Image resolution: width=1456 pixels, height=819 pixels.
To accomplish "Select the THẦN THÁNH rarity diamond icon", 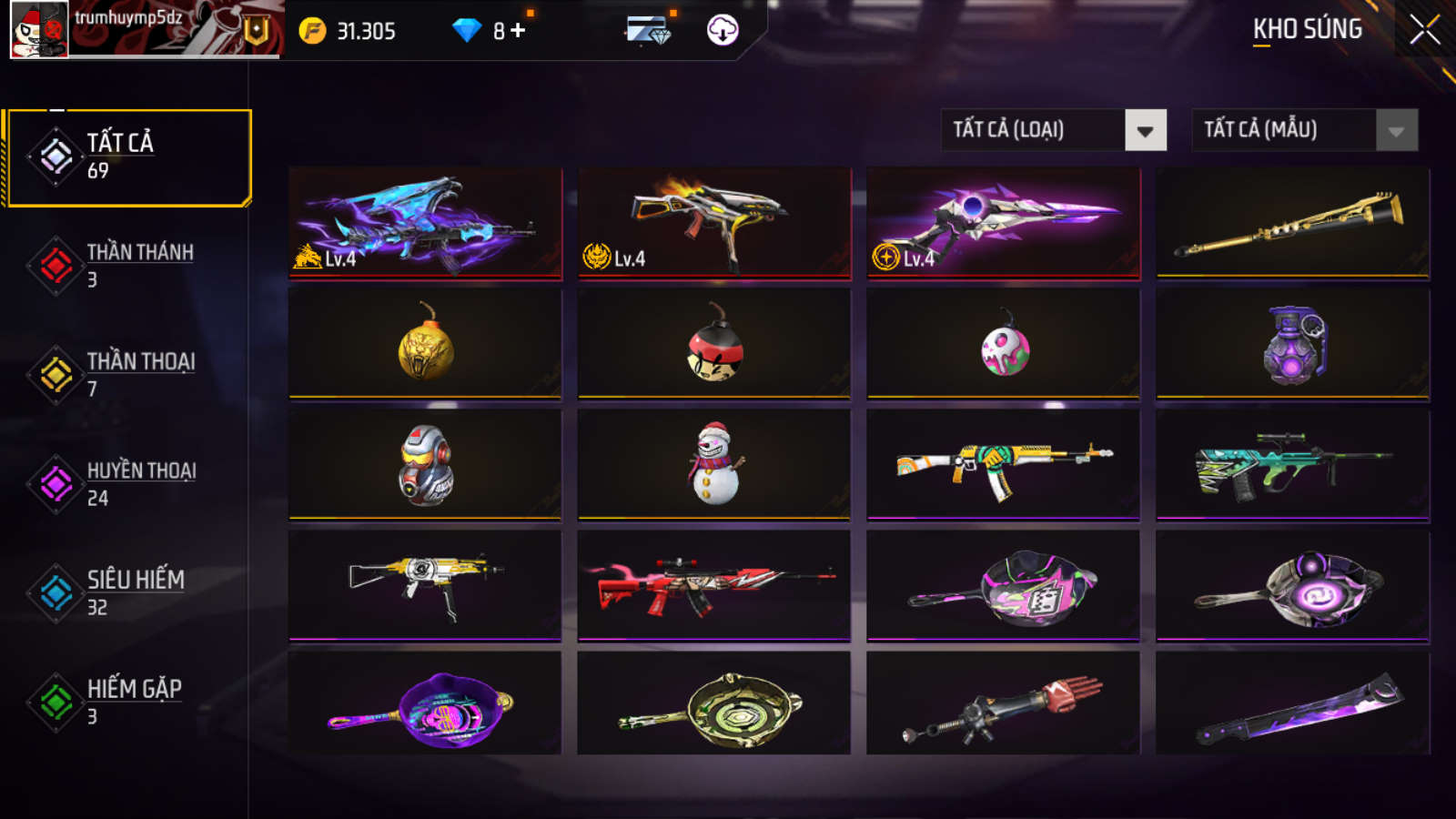I will 53,264.
